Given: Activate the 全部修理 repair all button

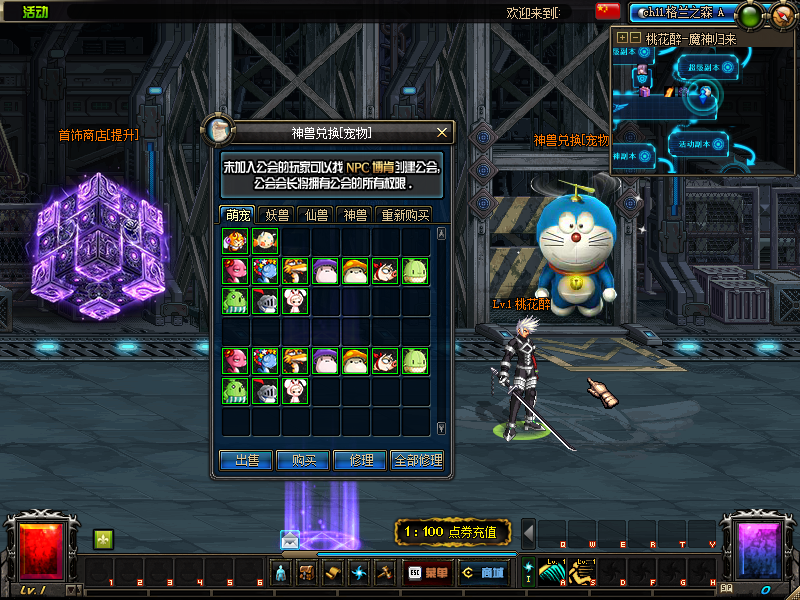Looking at the screenshot, I should click(x=417, y=460).
